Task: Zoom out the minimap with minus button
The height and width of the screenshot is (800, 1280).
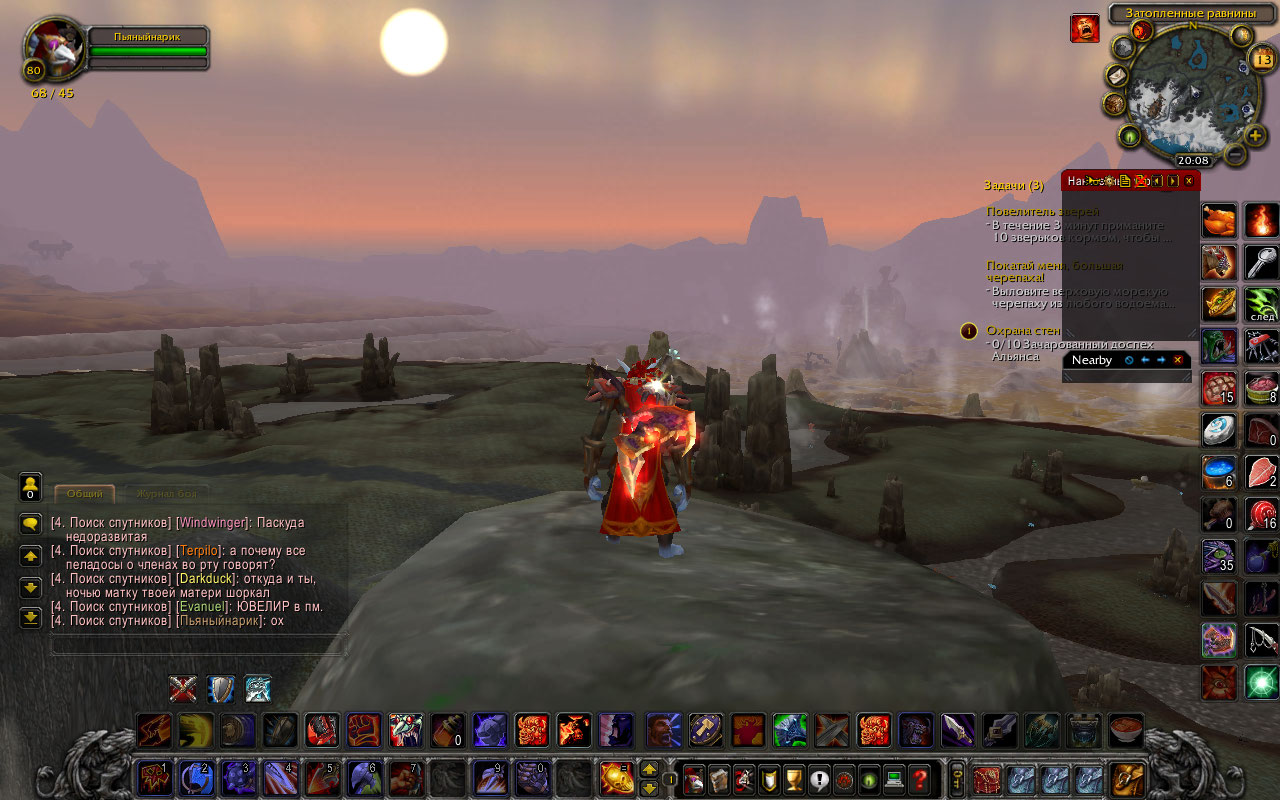Action: (x=1235, y=154)
